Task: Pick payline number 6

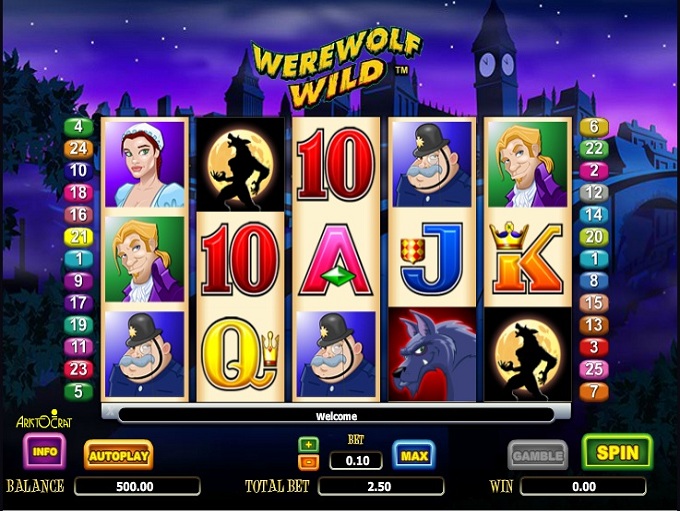Action: click(594, 127)
